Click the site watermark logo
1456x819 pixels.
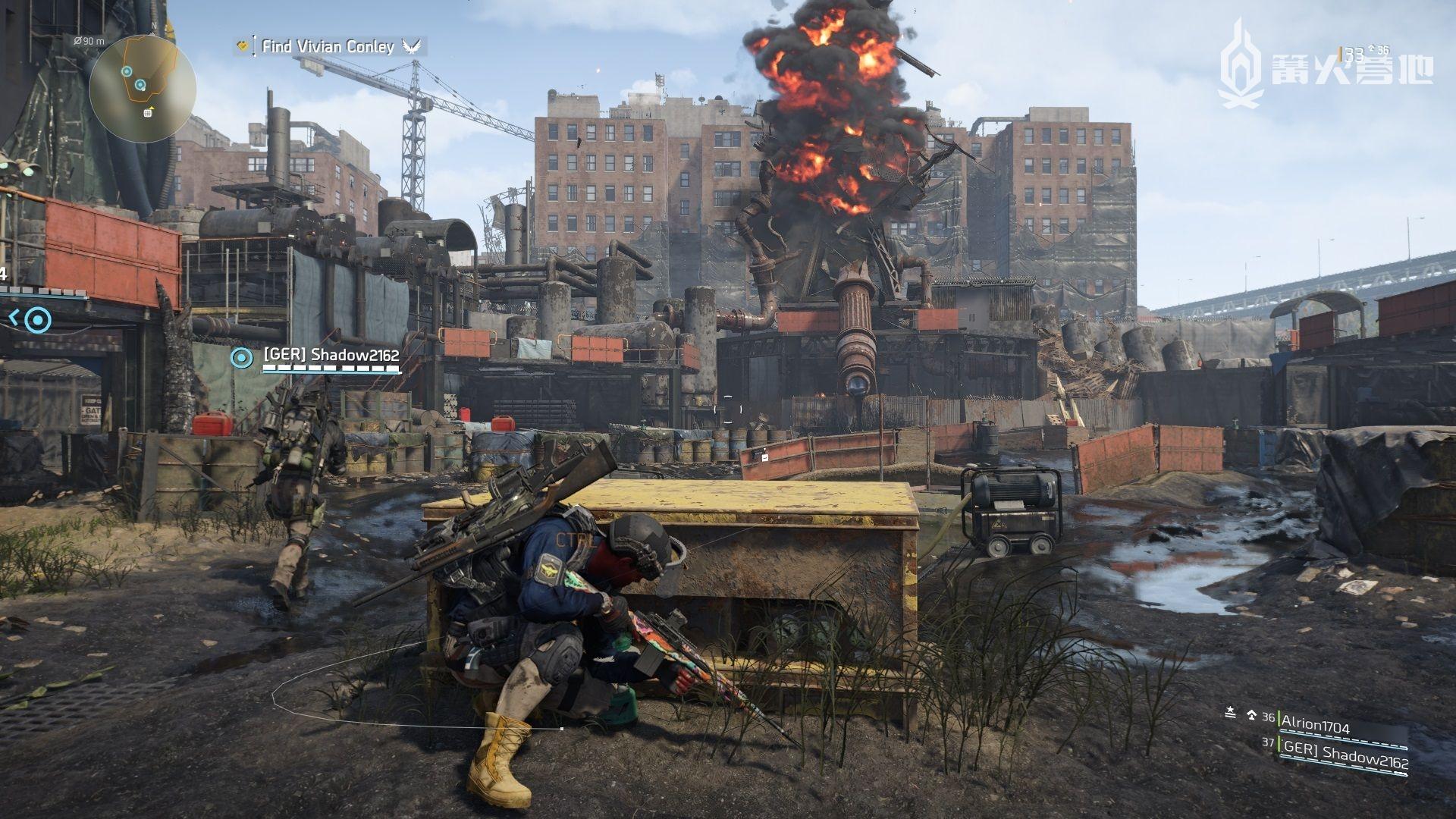[x=1326, y=65]
